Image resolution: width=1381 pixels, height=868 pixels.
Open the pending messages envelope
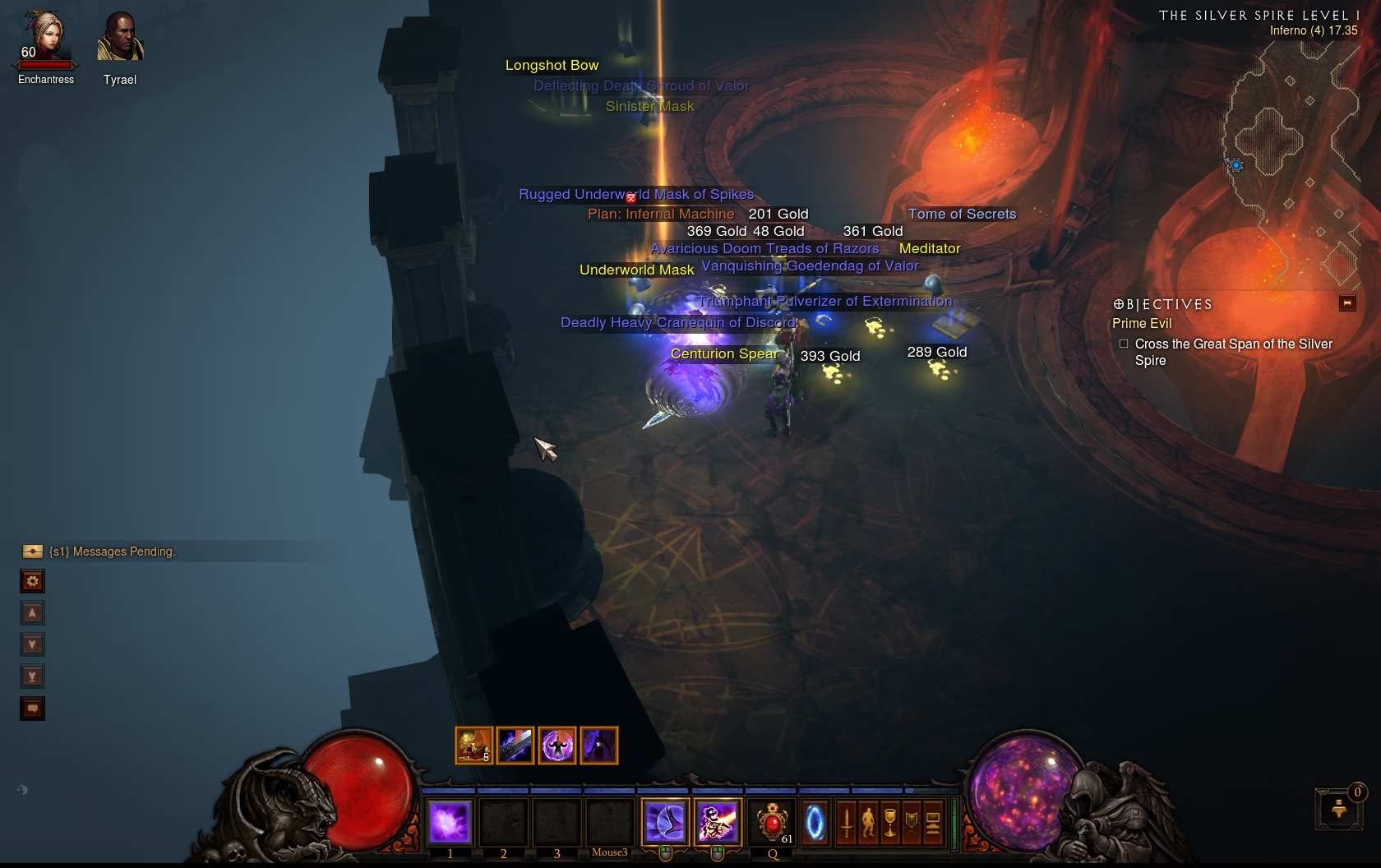coord(33,552)
